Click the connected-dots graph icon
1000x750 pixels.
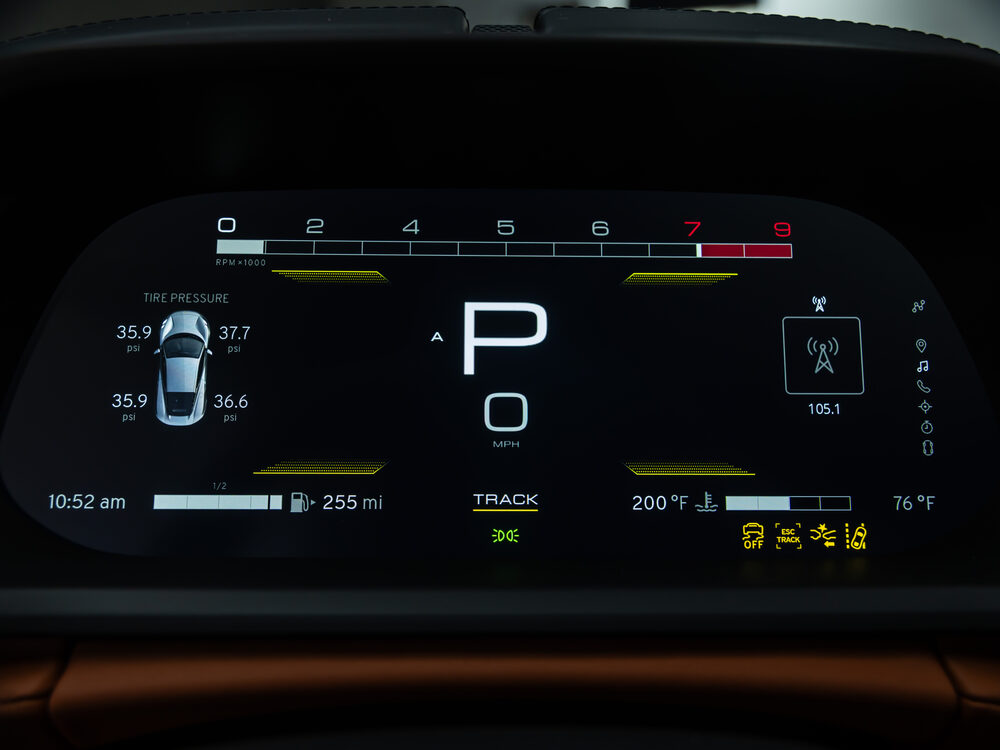(919, 306)
